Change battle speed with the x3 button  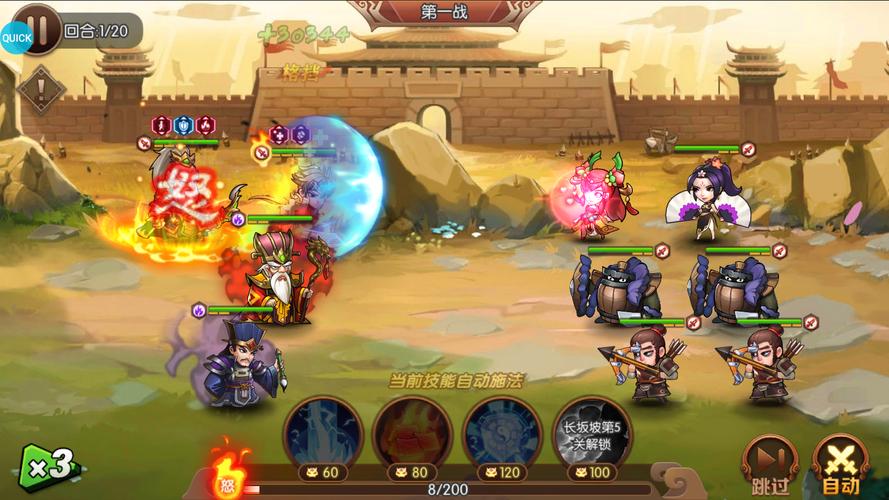tap(48, 465)
